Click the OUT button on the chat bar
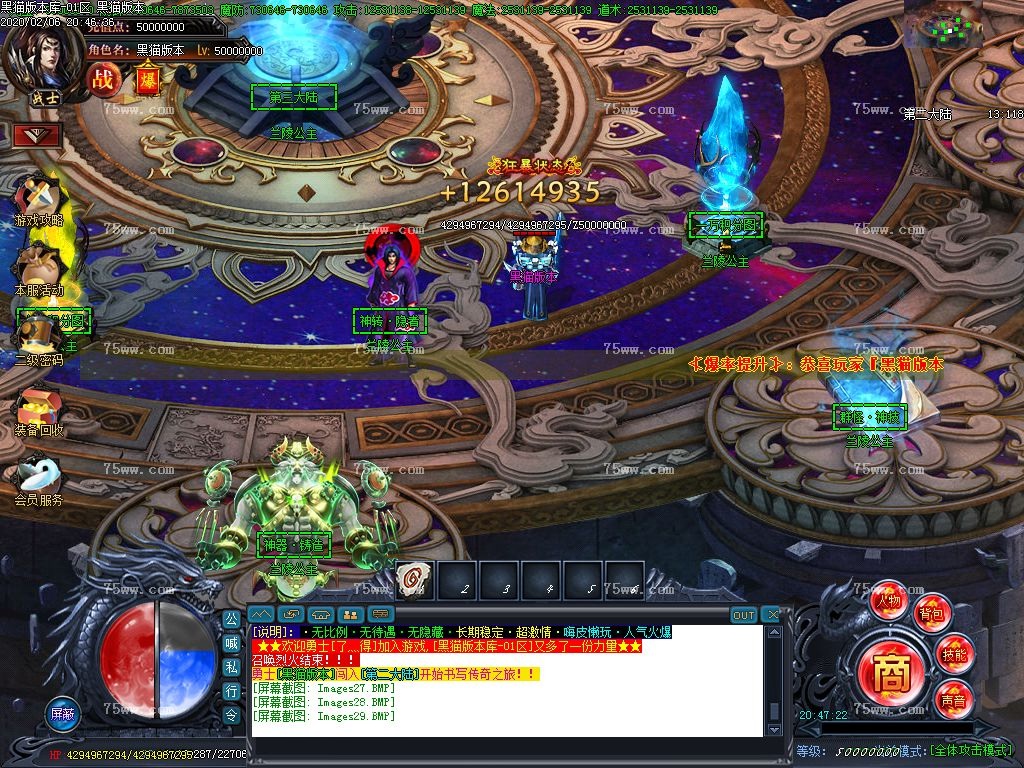Screen dimensions: 1024x768 click(743, 614)
